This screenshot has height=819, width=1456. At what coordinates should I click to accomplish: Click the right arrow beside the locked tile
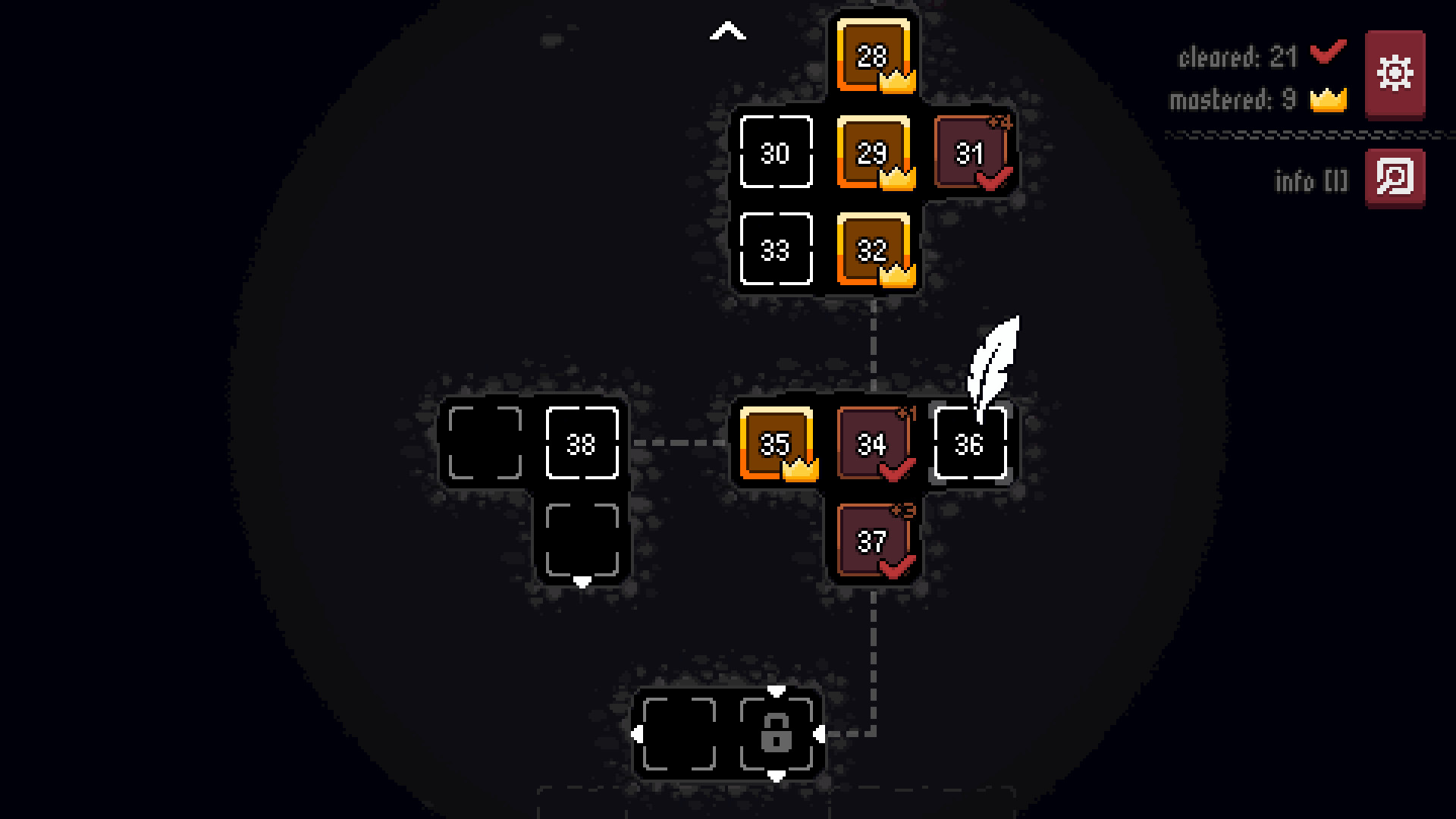click(x=821, y=734)
